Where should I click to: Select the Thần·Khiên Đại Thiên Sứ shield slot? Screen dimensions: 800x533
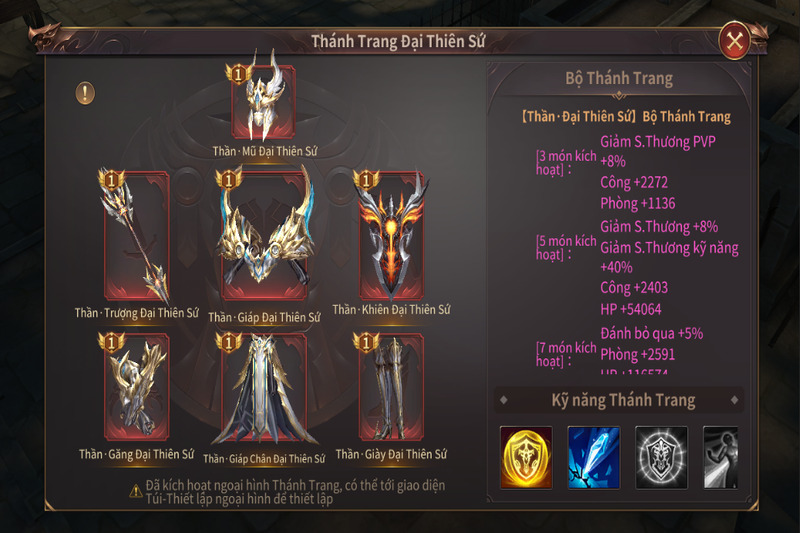tap(391, 237)
